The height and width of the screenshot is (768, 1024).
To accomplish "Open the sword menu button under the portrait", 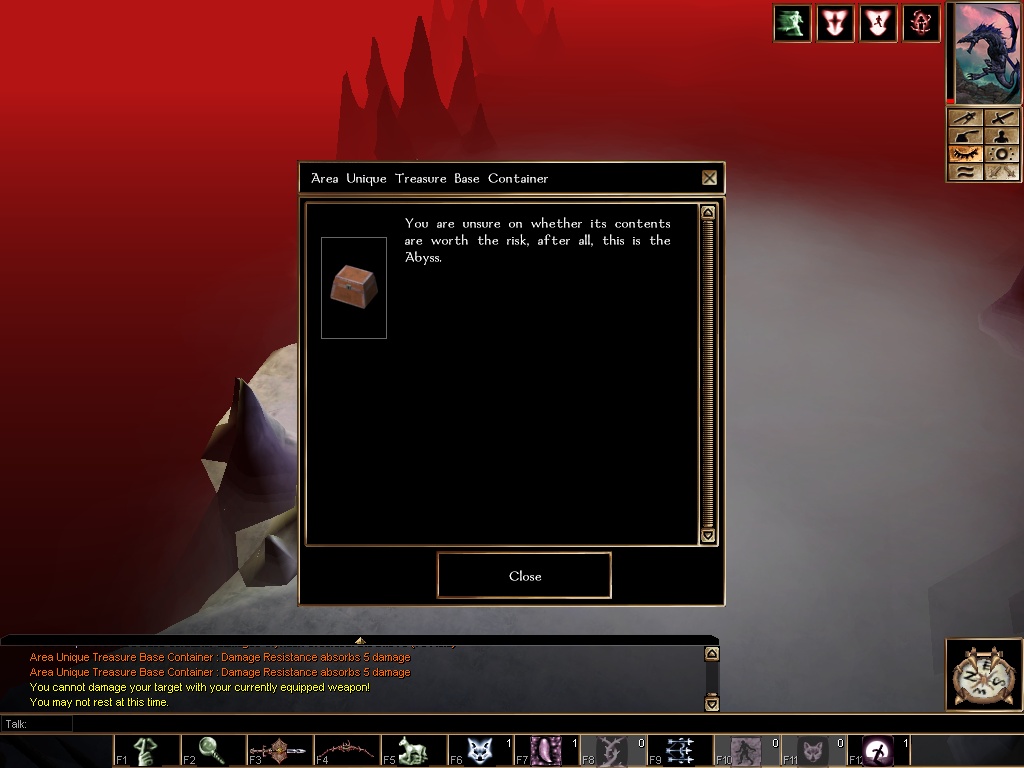I will [x=1002, y=119].
